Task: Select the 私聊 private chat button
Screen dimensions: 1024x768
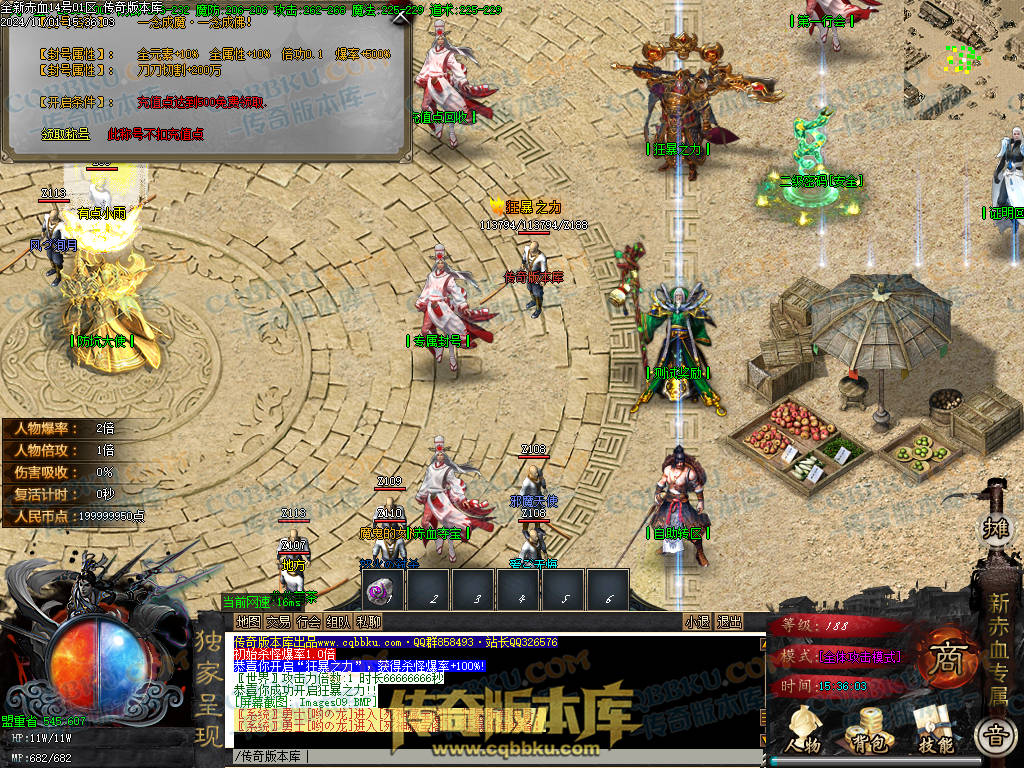Action: coord(368,622)
